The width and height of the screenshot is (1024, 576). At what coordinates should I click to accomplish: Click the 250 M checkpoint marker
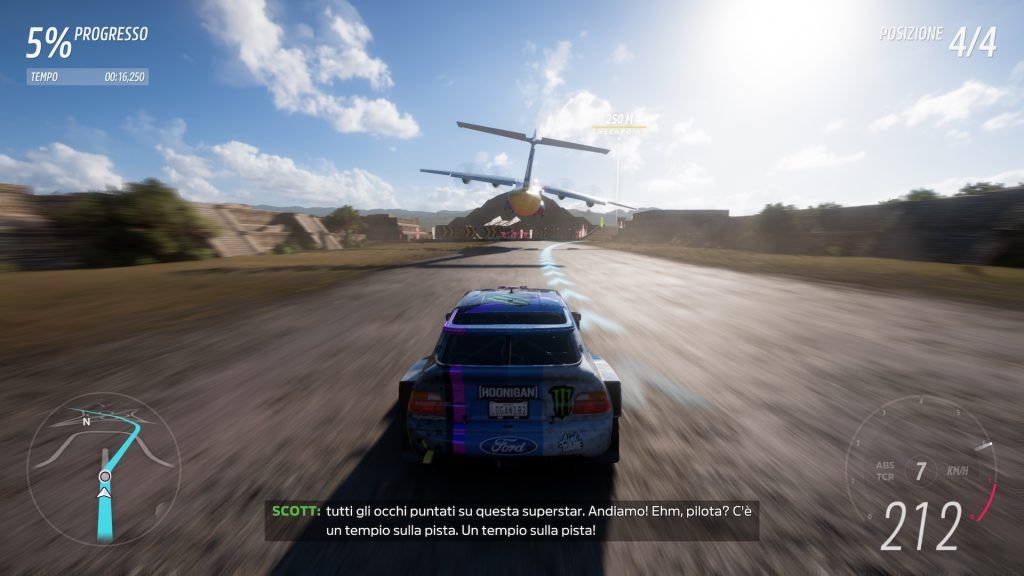tap(617, 123)
